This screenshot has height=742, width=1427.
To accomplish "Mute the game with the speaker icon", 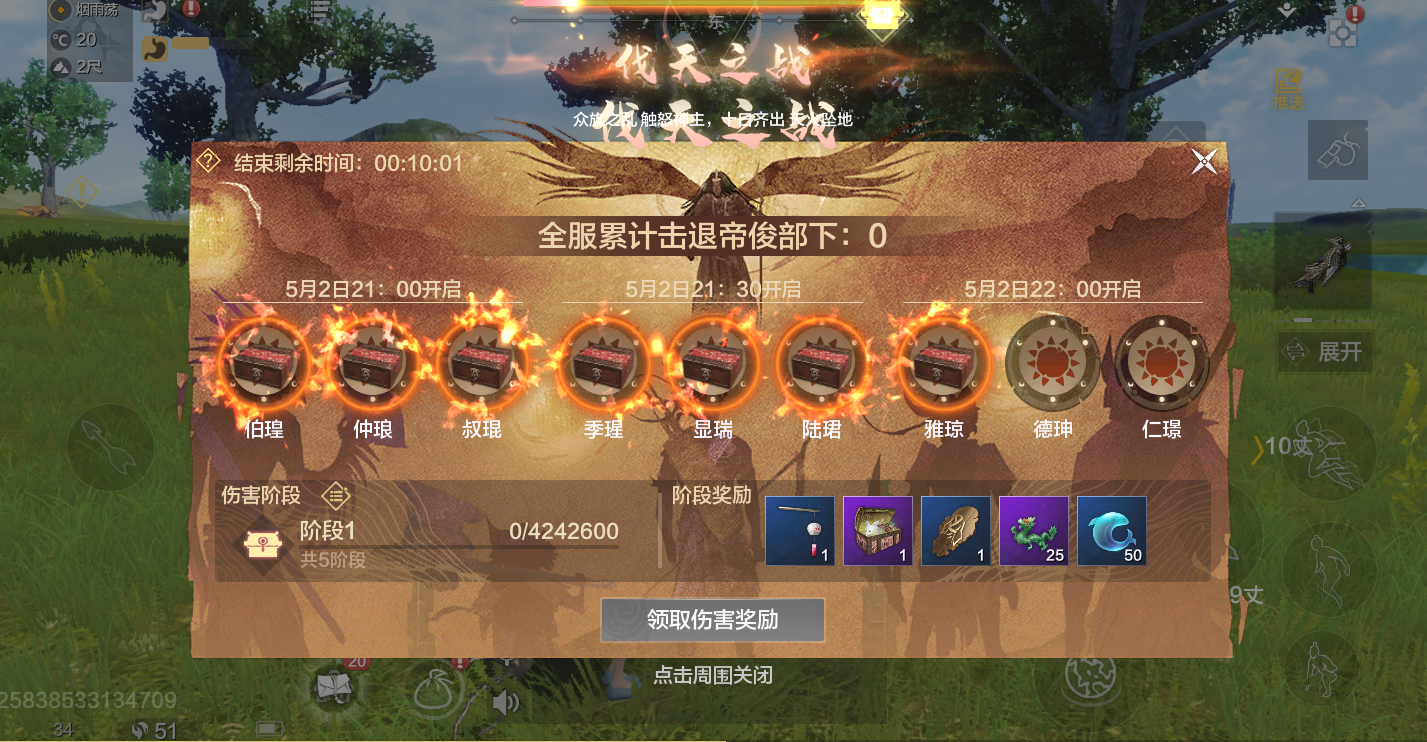I will point(506,700).
